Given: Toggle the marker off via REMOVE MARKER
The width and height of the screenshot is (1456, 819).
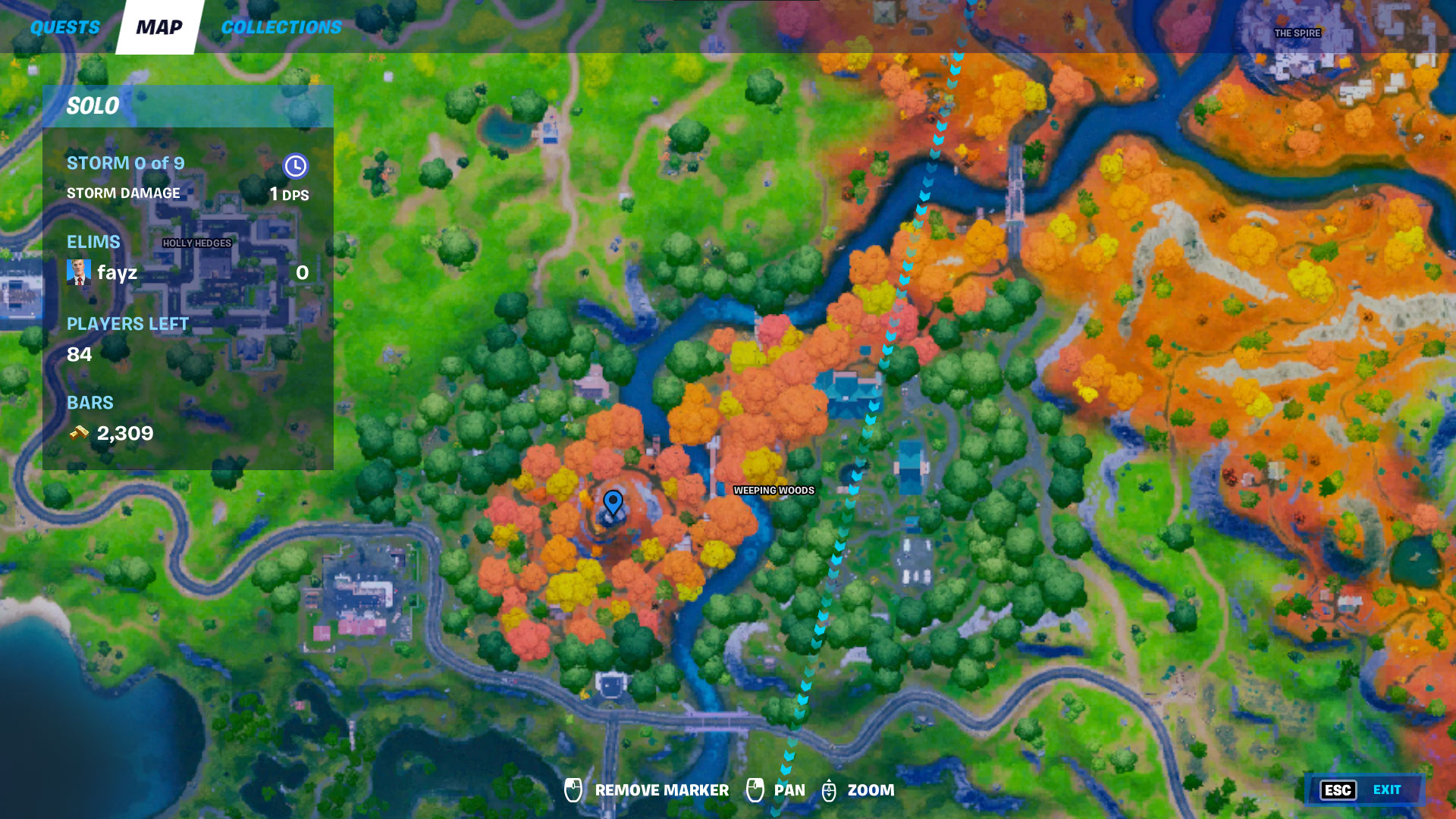Looking at the screenshot, I should coord(661,789).
